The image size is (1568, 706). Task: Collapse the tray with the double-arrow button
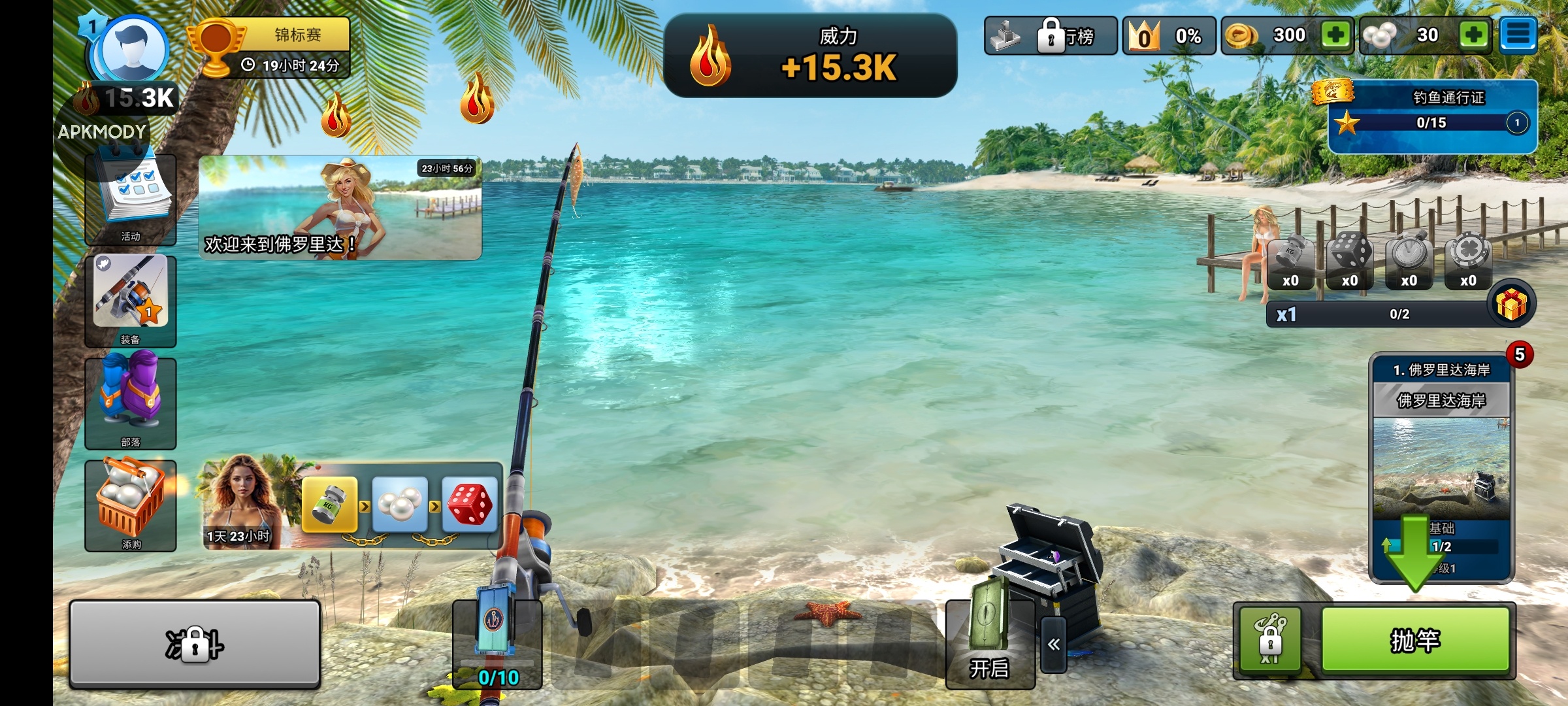tap(1053, 645)
